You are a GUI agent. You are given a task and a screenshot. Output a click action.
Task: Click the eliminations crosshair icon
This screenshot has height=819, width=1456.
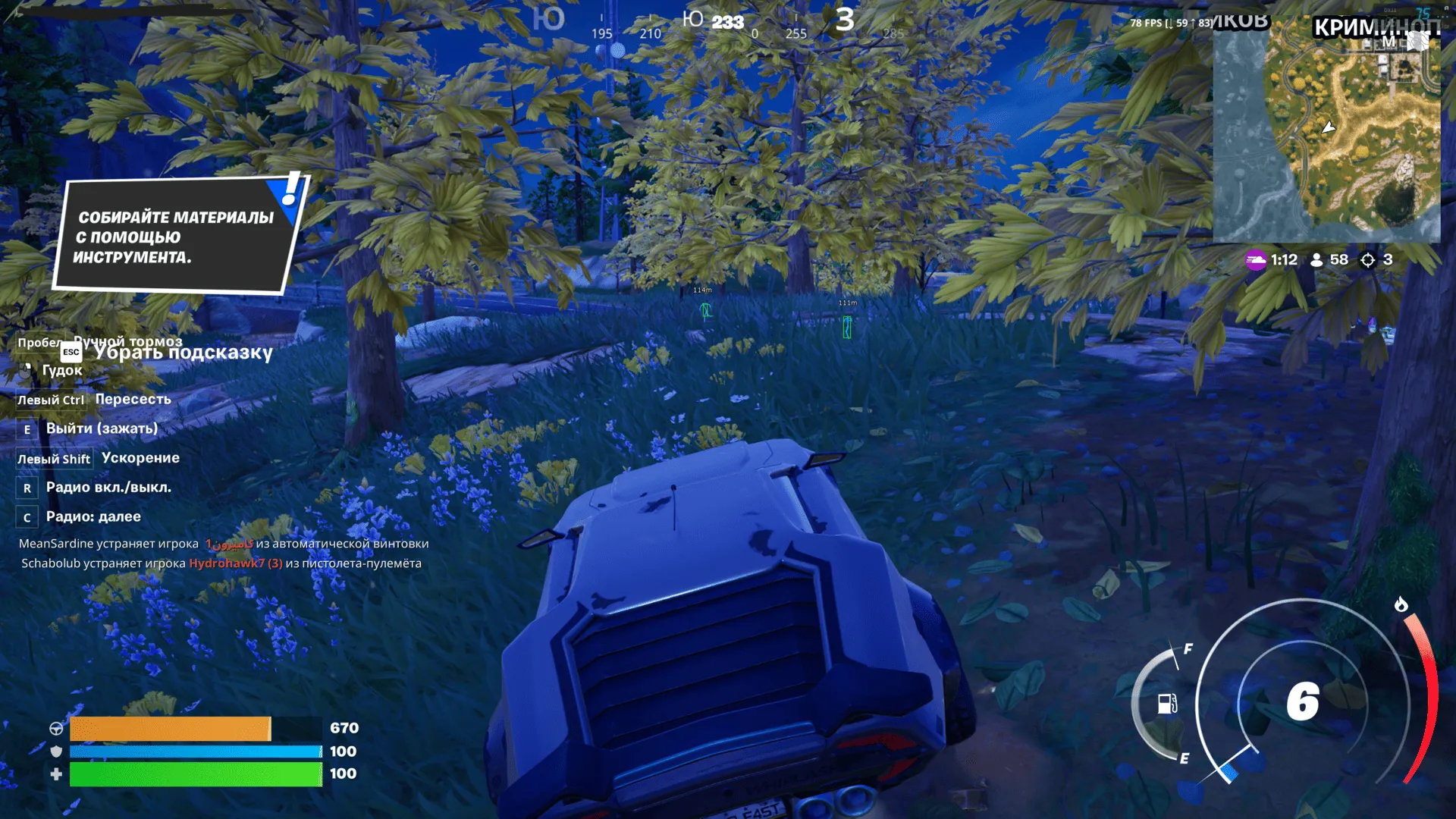(1367, 259)
